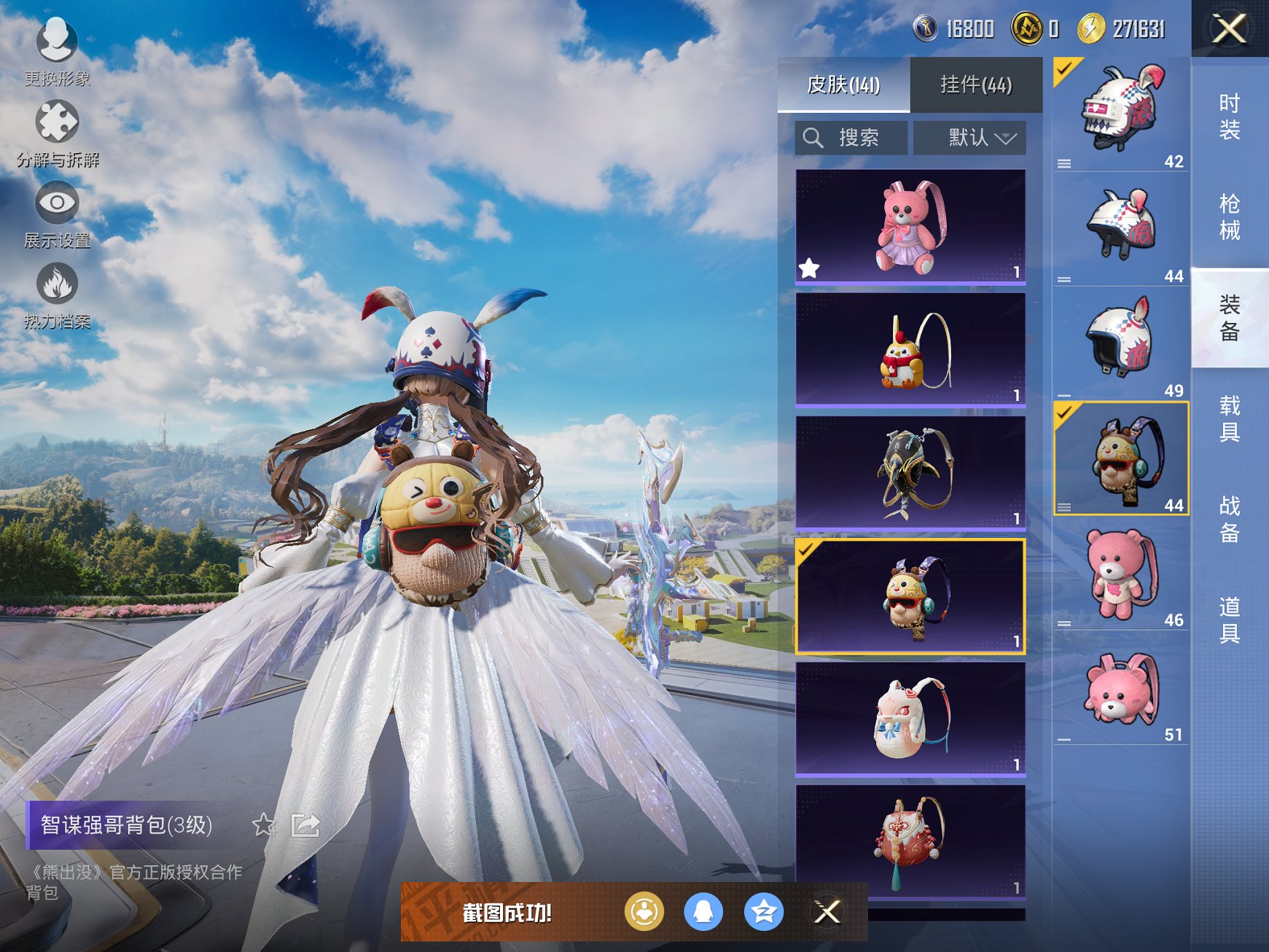Close the wardrobe screen with top-right X
This screenshot has height=952, width=1269.
[x=1229, y=29]
